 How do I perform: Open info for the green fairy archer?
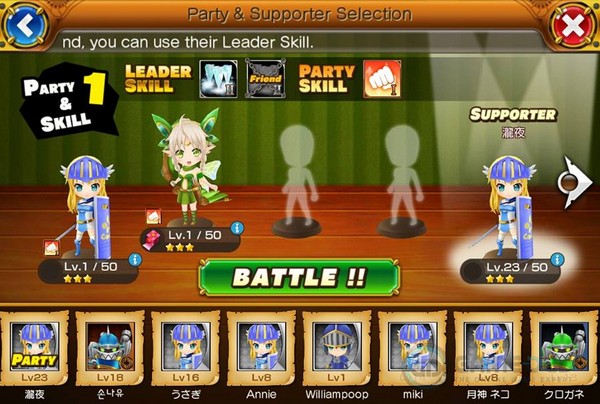pyautogui.click(x=236, y=229)
